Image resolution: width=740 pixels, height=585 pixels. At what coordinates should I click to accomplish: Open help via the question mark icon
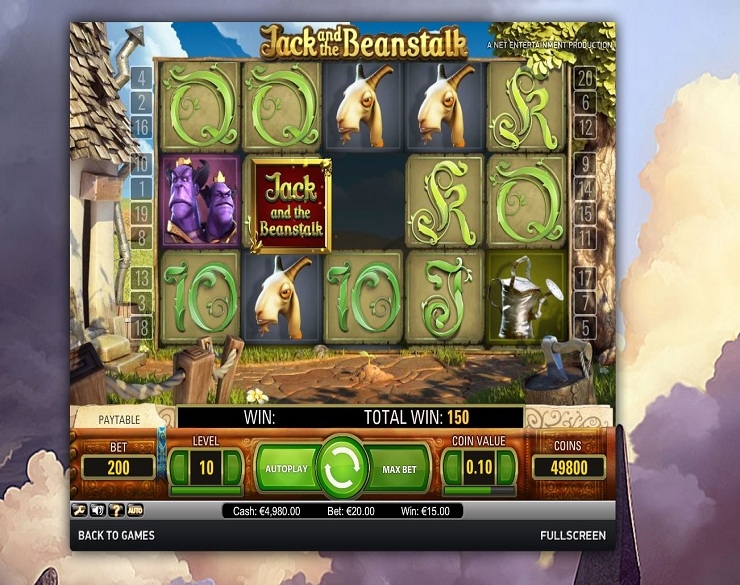pos(116,510)
